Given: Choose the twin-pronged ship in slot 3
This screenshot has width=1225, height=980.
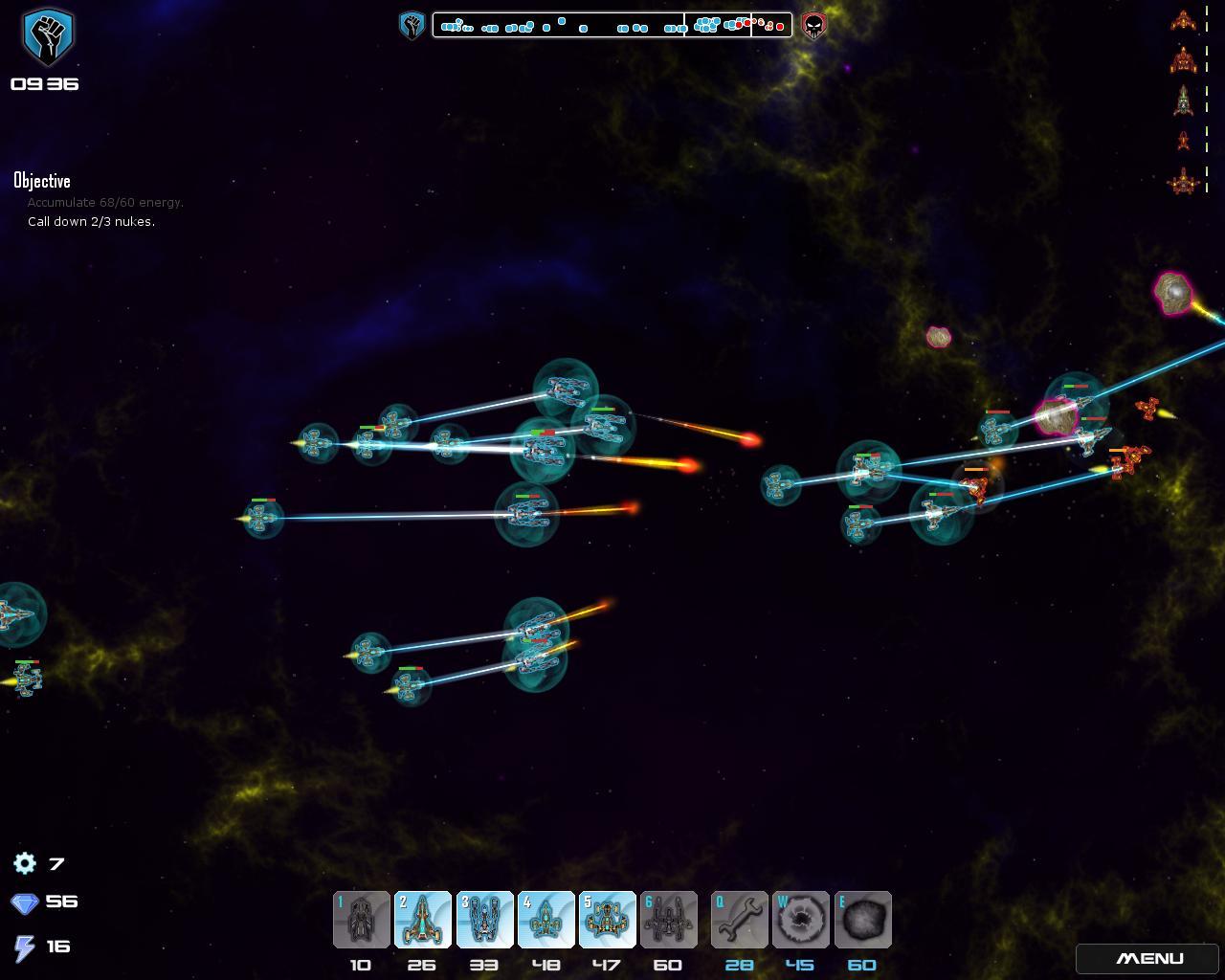Looking at the screenshot, I should pyautogui.click(x=484, y=920).
